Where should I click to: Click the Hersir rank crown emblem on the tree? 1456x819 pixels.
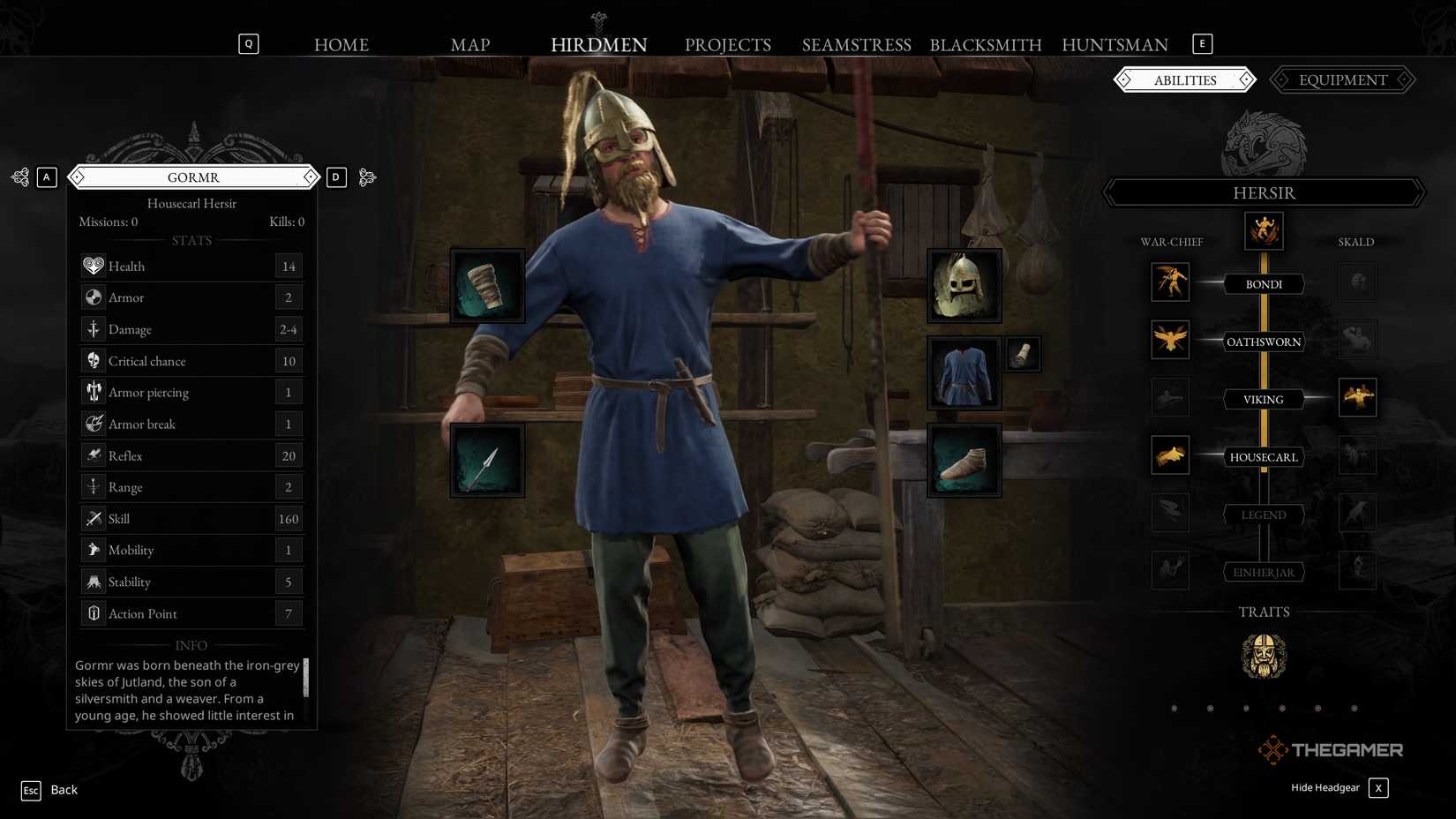click(x=1263, y=230)
